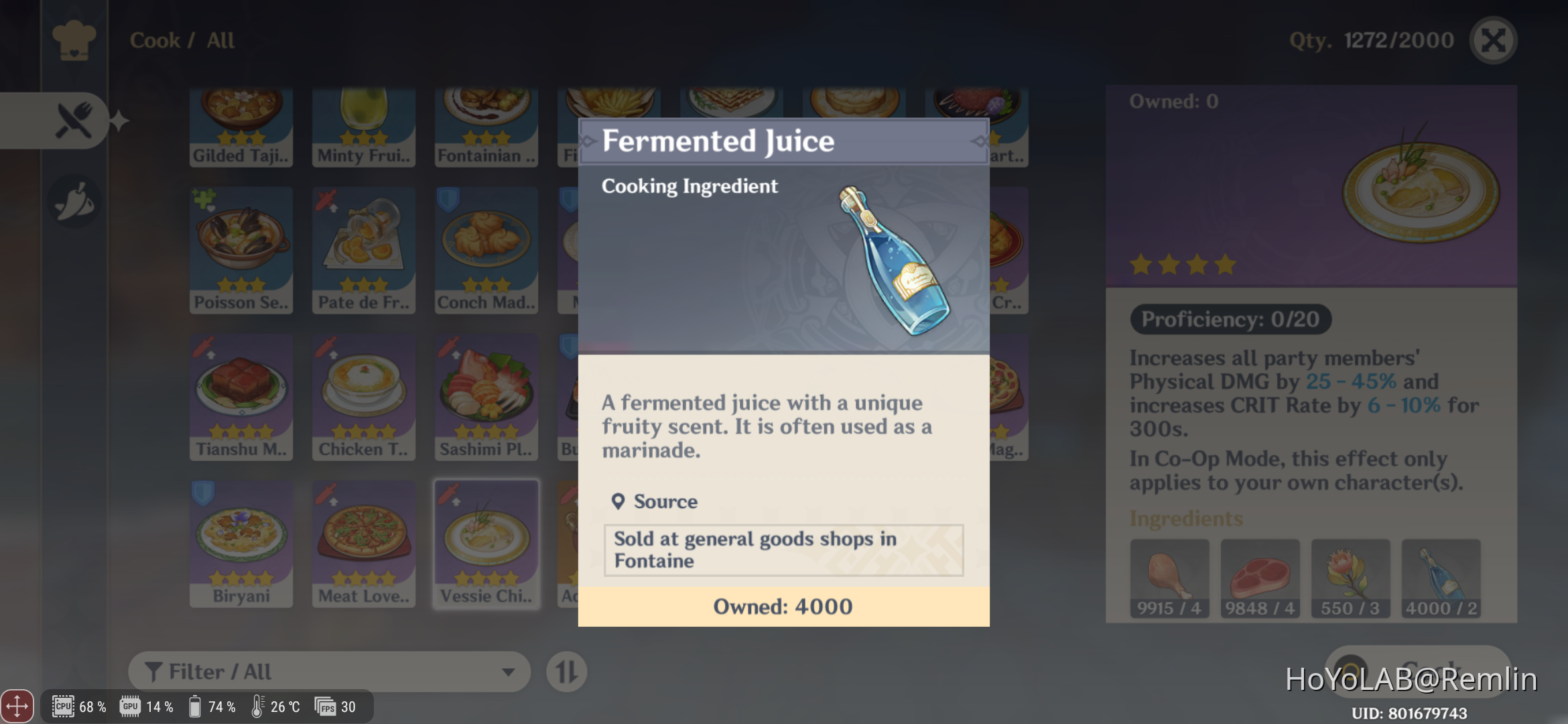Click the flower ingredient icon showing 550/3

[x=1350, y=578]
